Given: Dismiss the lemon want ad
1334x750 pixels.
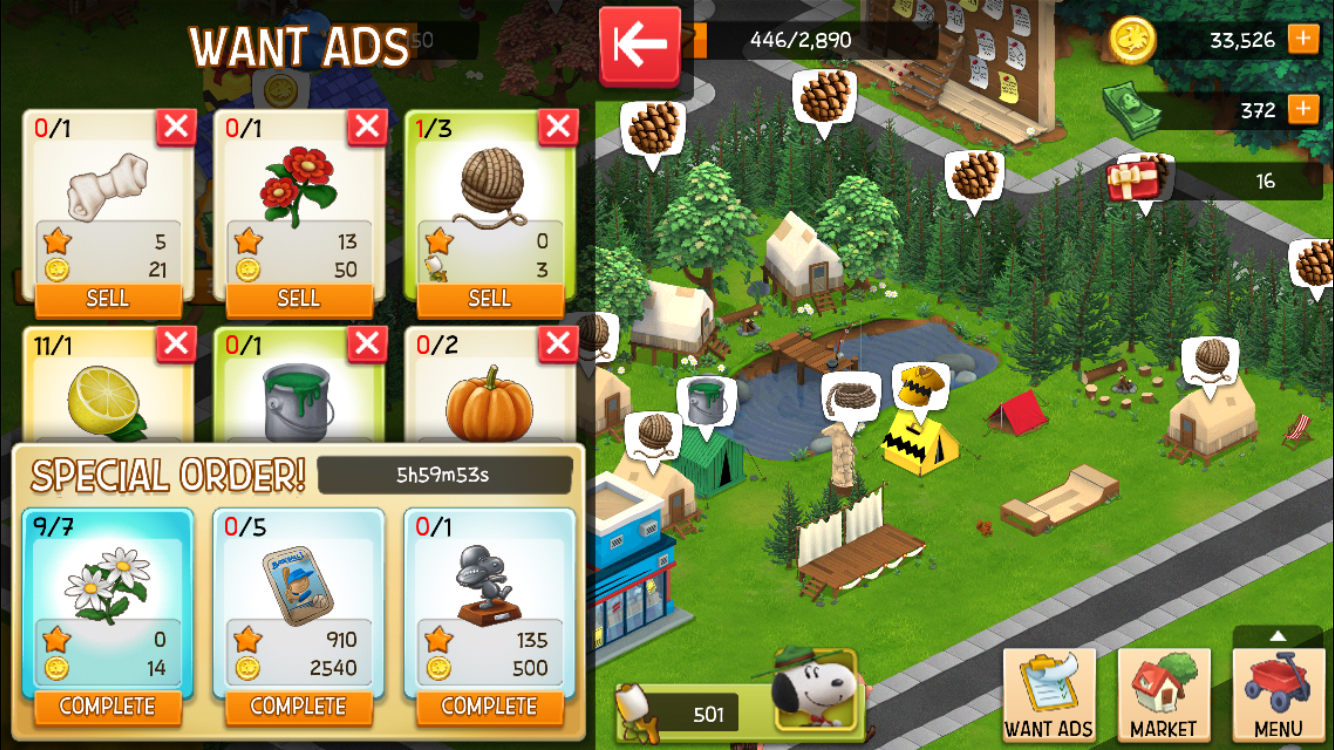Looking at the screenshot, I should [176, 344].
